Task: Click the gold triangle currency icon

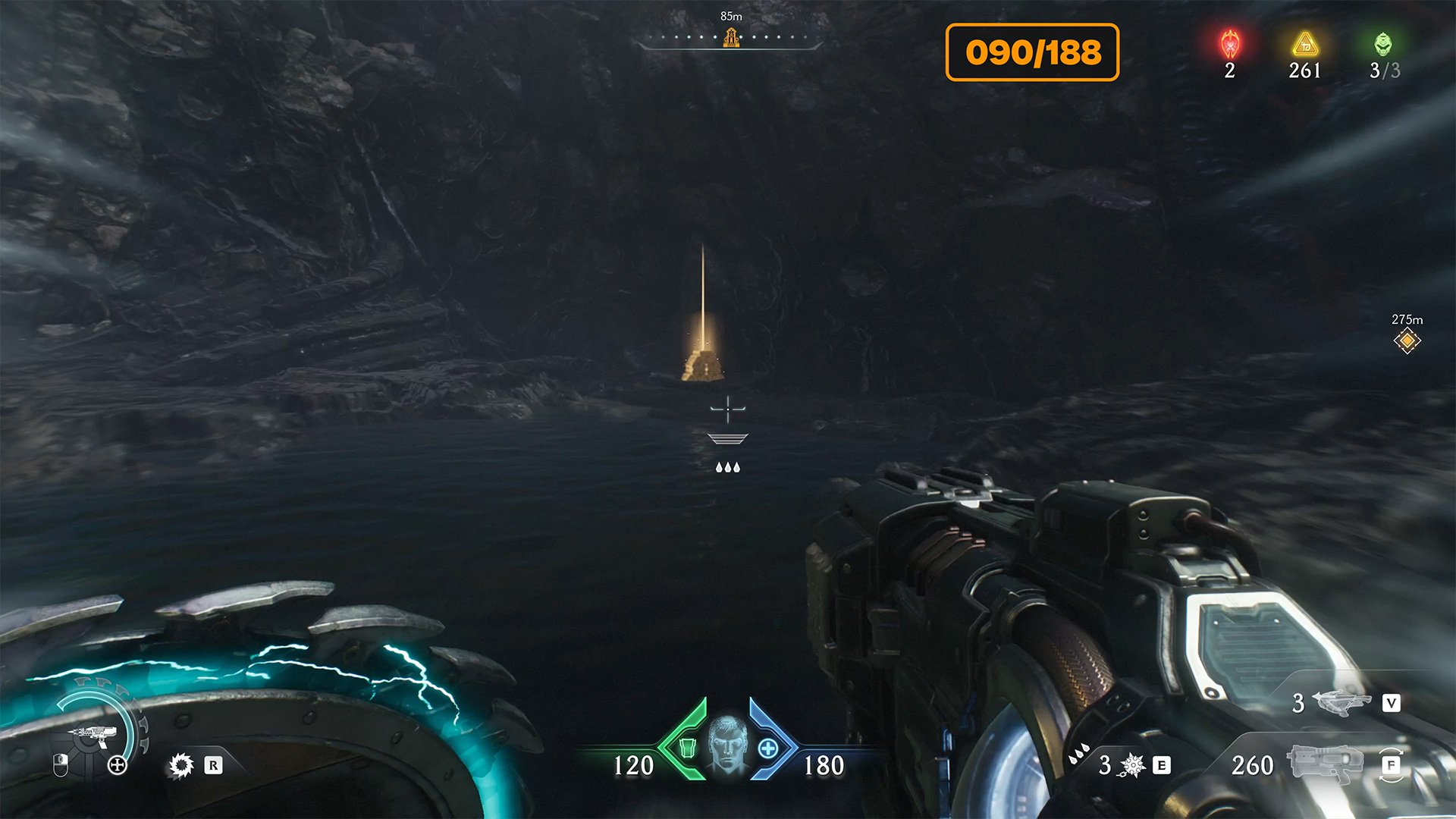Action: click(1305, 45)
